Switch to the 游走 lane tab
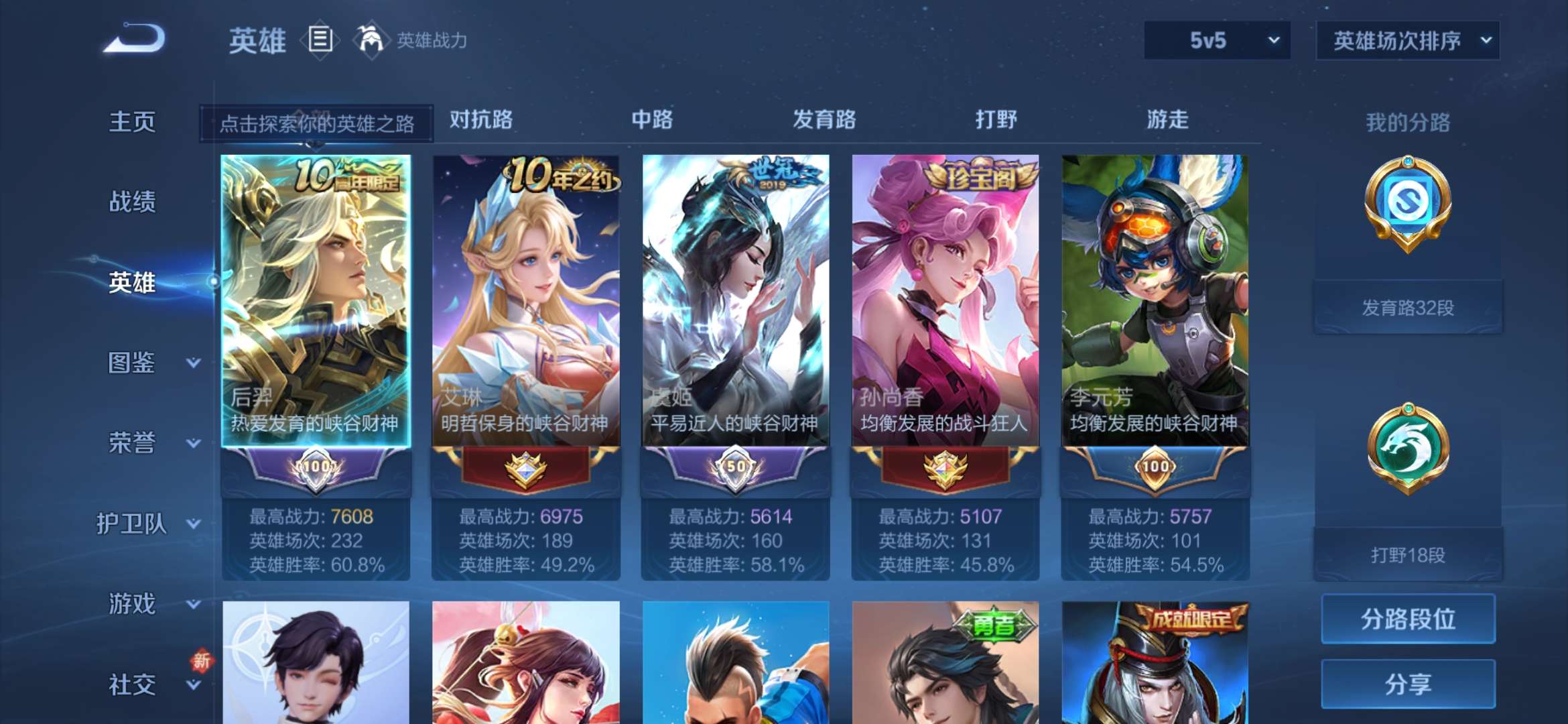 point(1167,119)
